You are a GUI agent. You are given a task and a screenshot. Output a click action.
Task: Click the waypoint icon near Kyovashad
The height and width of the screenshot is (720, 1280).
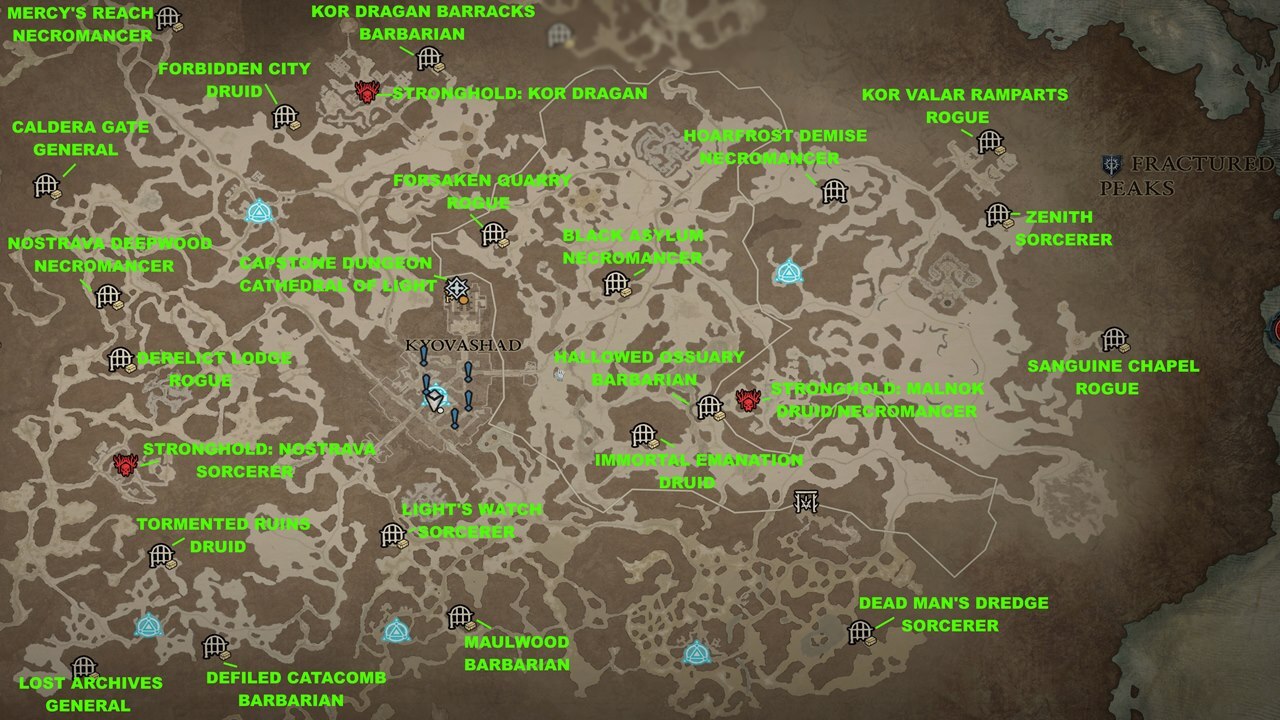[437, 392]
